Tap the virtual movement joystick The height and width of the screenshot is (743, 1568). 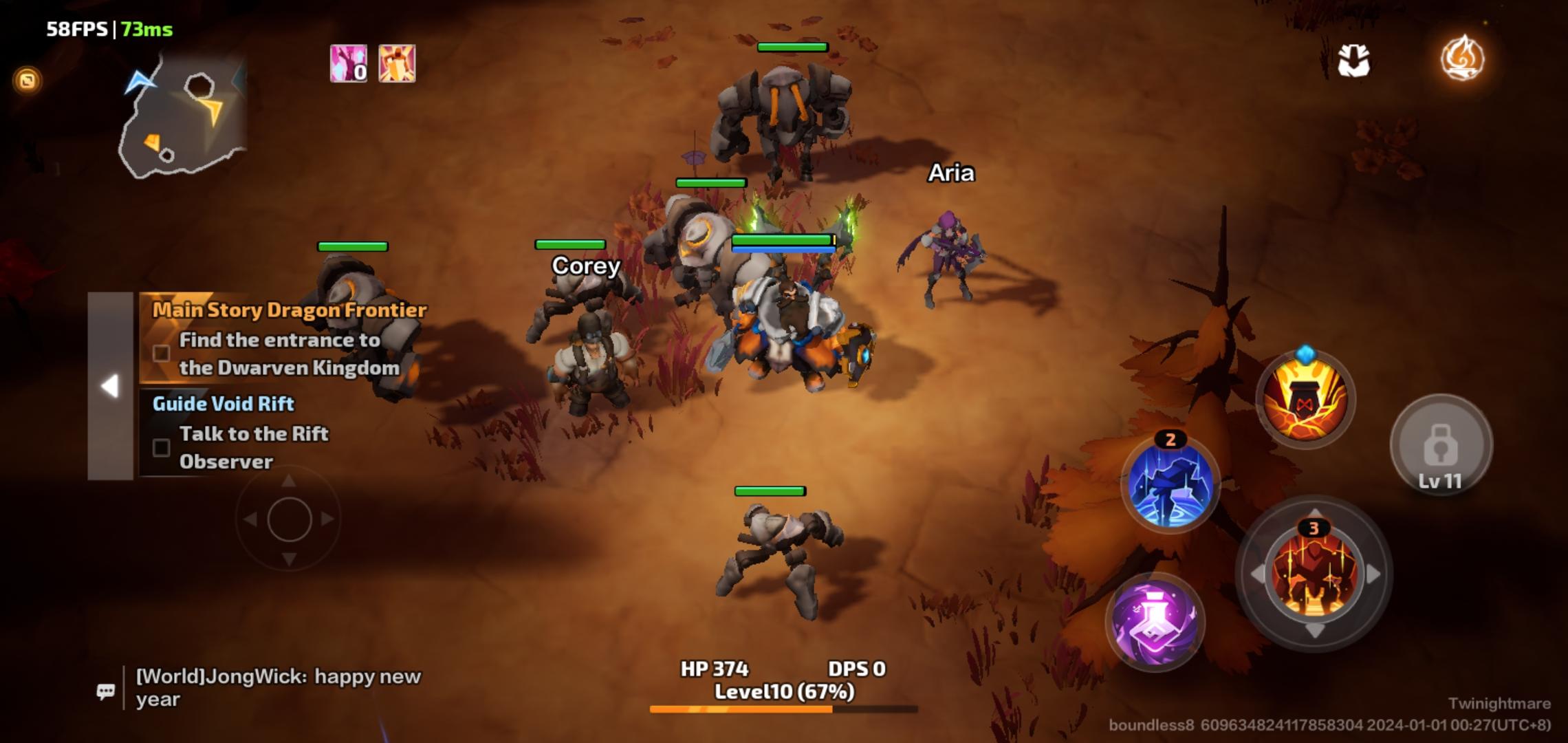pyautogui.click(x=289, y=519)
